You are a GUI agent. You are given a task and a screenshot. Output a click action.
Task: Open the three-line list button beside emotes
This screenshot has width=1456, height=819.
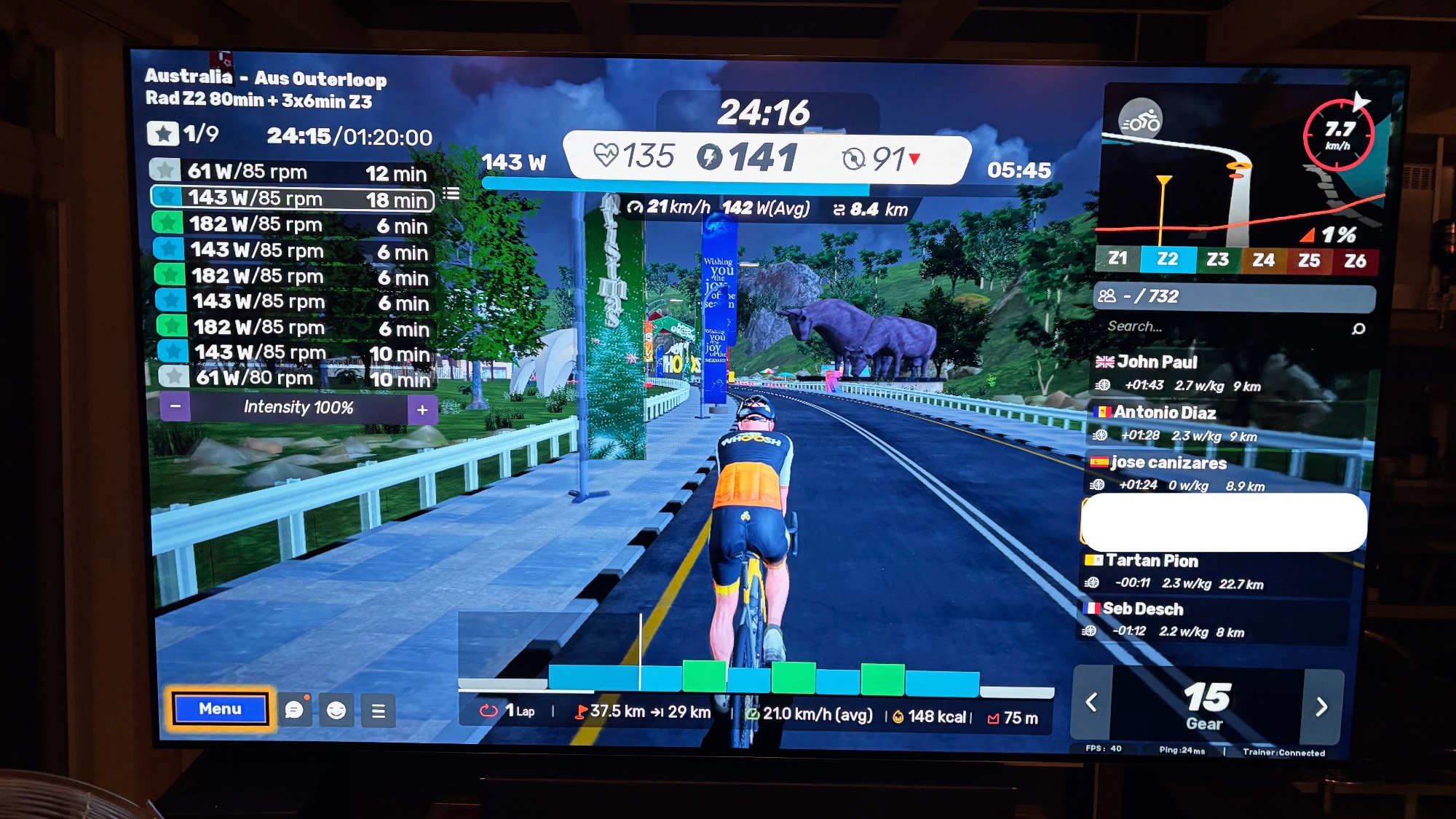tap(379, 711)
